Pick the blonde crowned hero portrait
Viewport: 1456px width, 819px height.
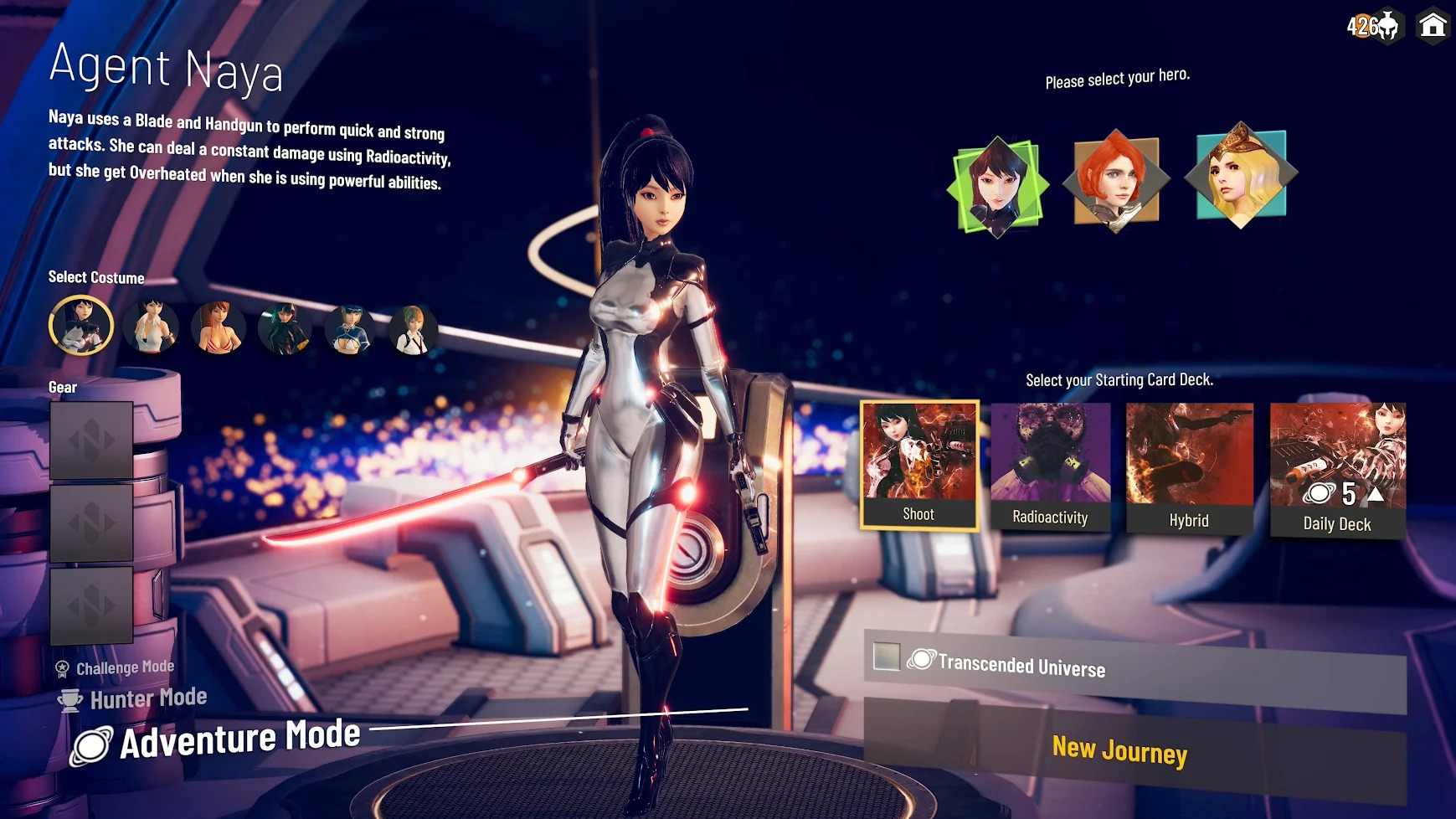tap(1240, 175)
